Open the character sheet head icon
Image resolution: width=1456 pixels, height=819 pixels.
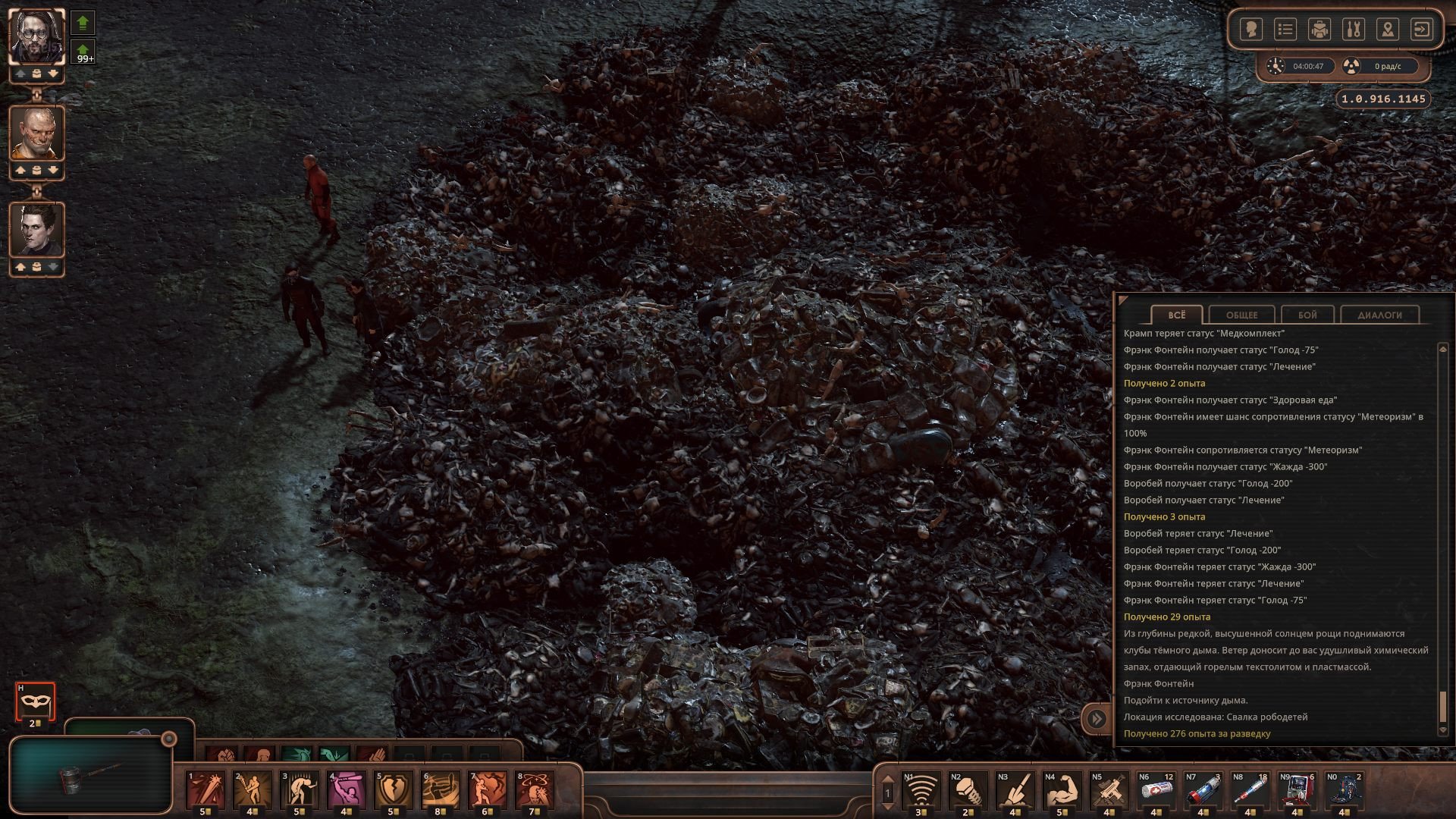pos(1250,30)
